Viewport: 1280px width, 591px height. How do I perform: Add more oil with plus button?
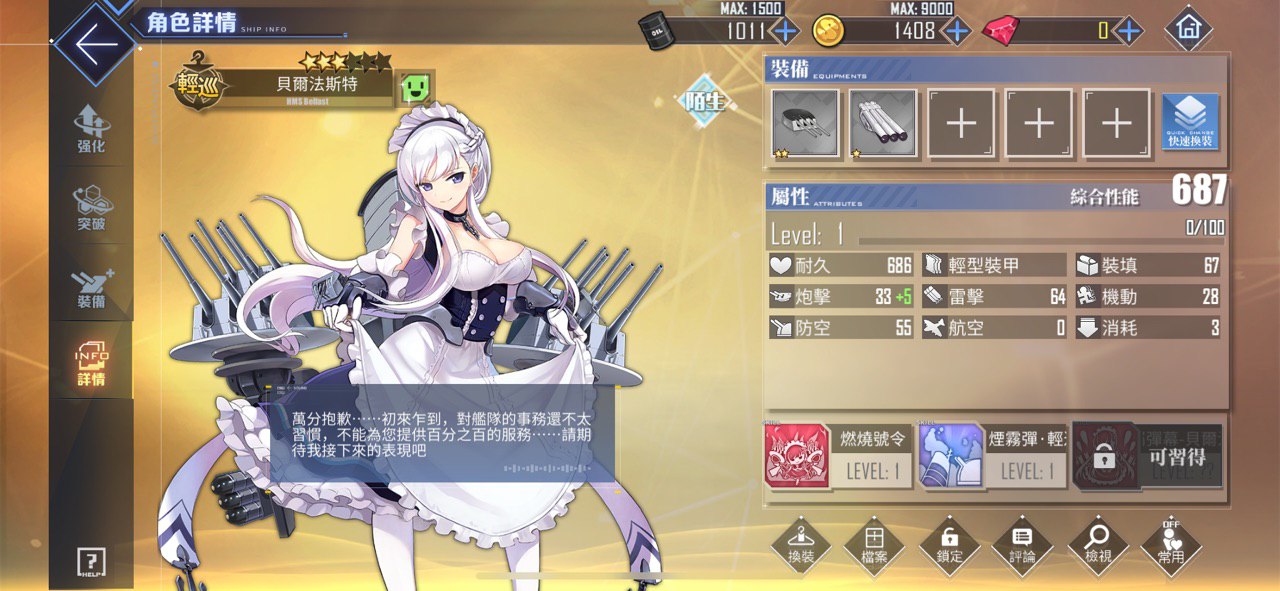(x=785, y=31)
